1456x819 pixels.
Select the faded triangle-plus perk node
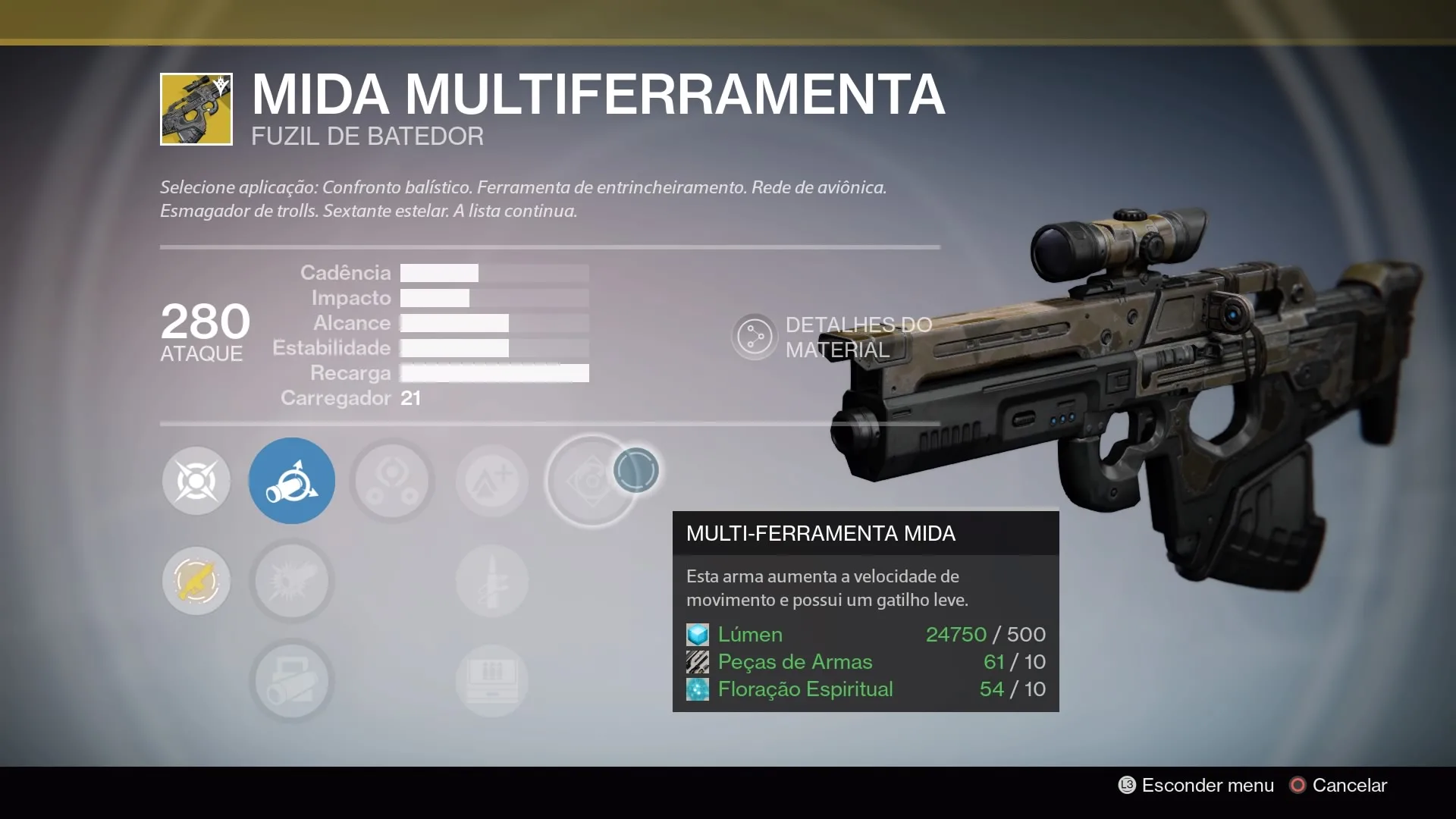pyautogui.click(x=492, y=481)
